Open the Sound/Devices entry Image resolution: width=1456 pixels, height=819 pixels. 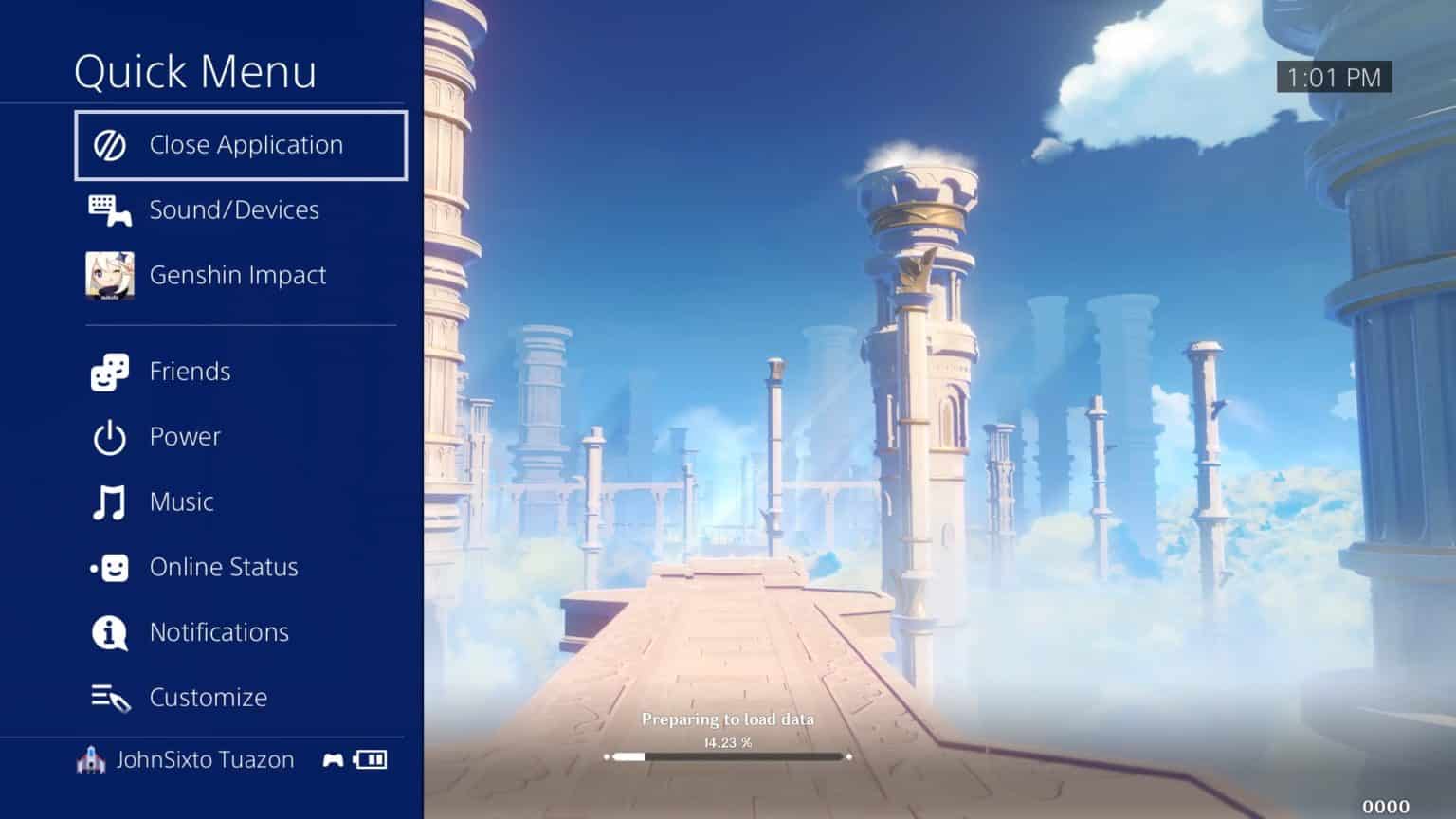(x=234, y=209)
